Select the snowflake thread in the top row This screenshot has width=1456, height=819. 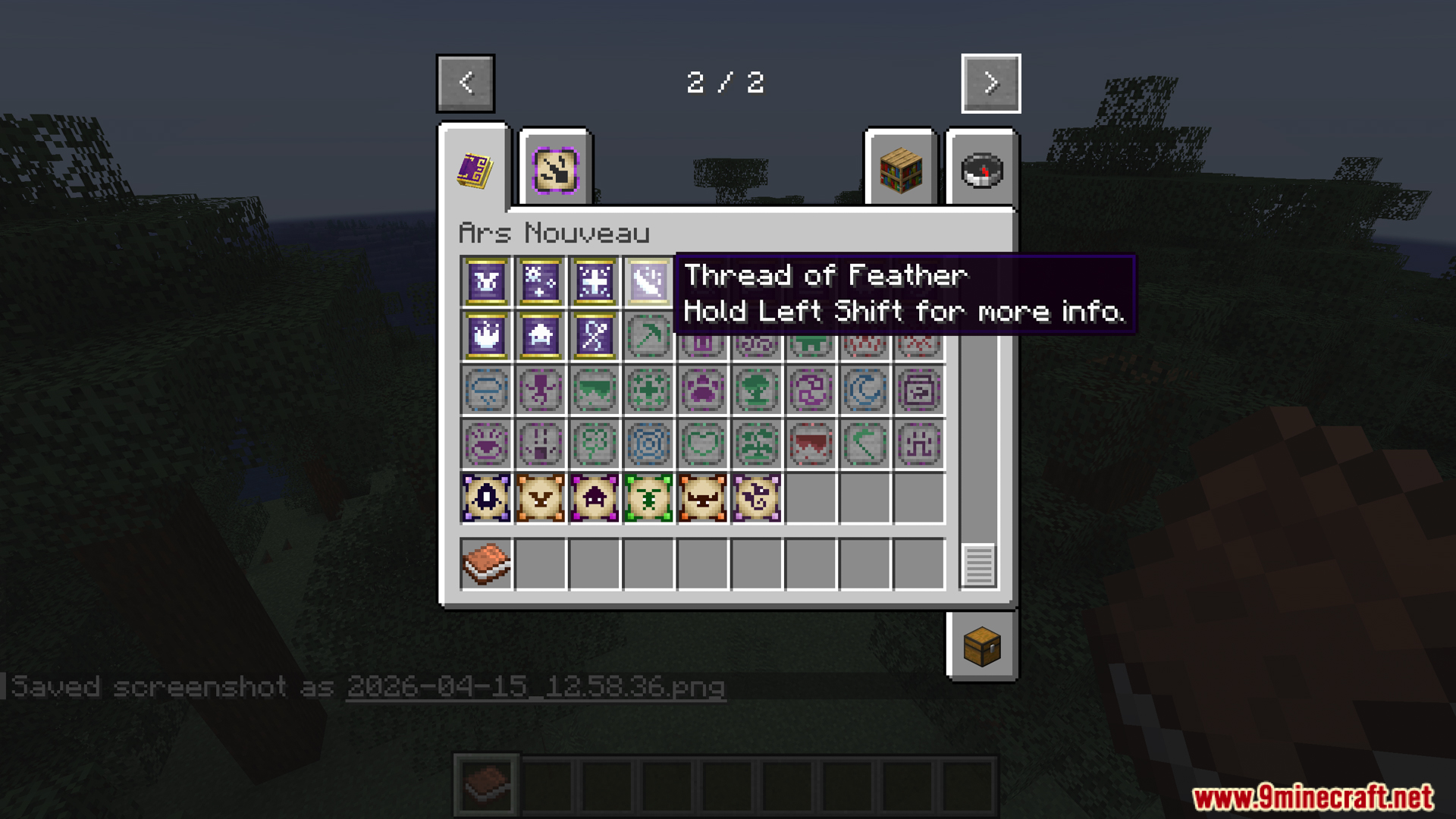click(540, 281)
